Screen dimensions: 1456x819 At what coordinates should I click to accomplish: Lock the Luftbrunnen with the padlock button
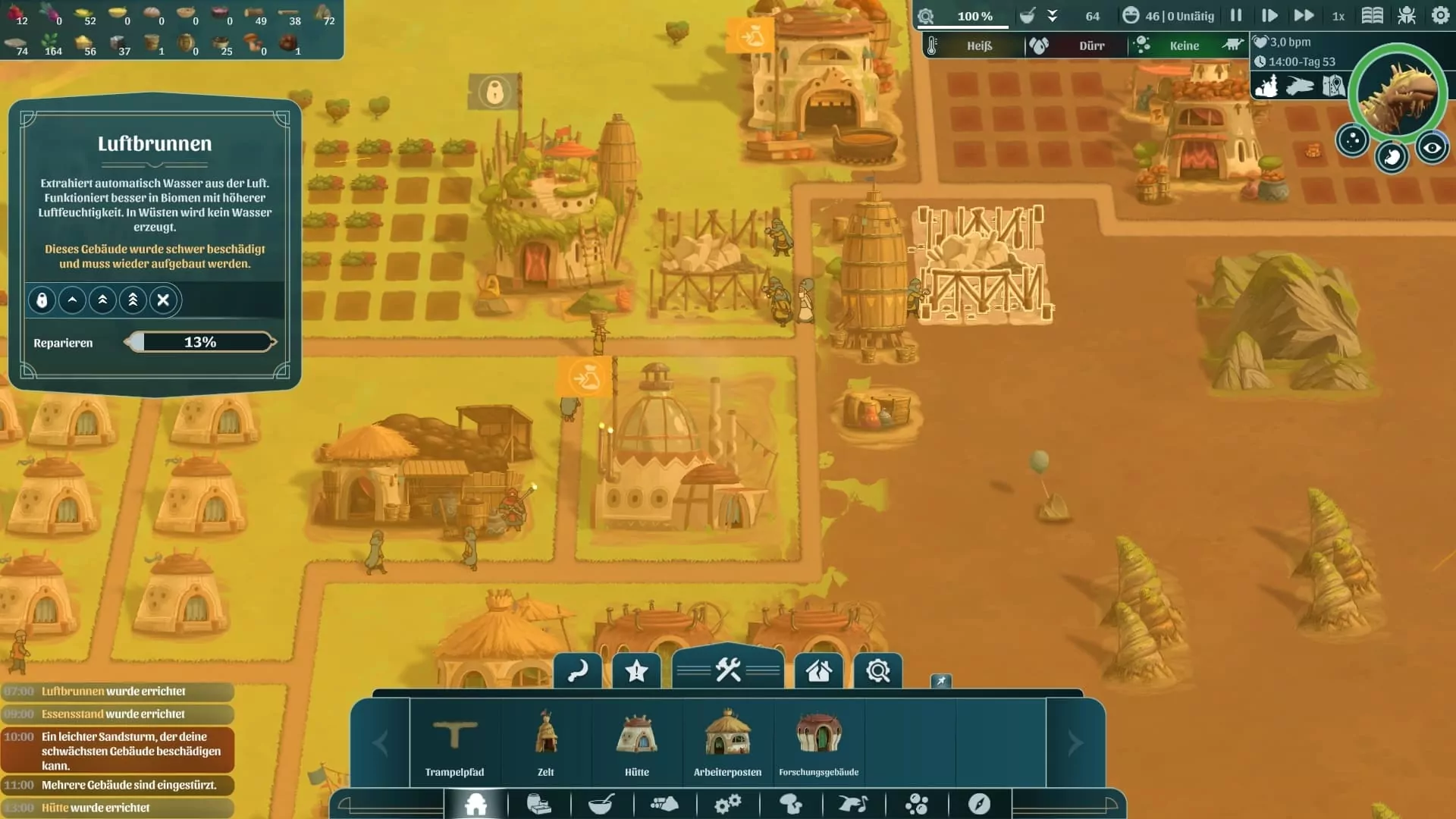coord(42,300)
